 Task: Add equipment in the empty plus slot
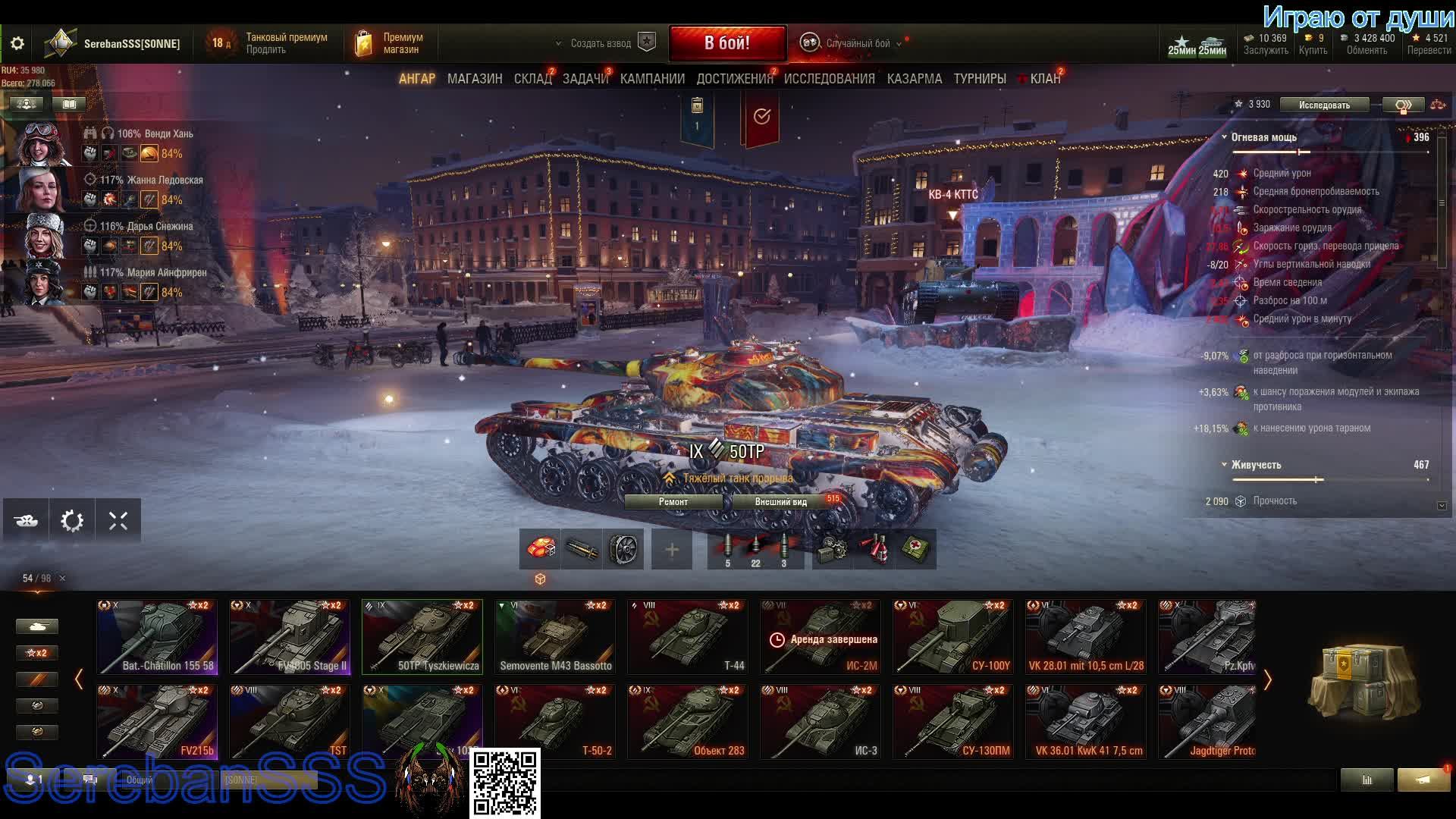pos(672,550)
